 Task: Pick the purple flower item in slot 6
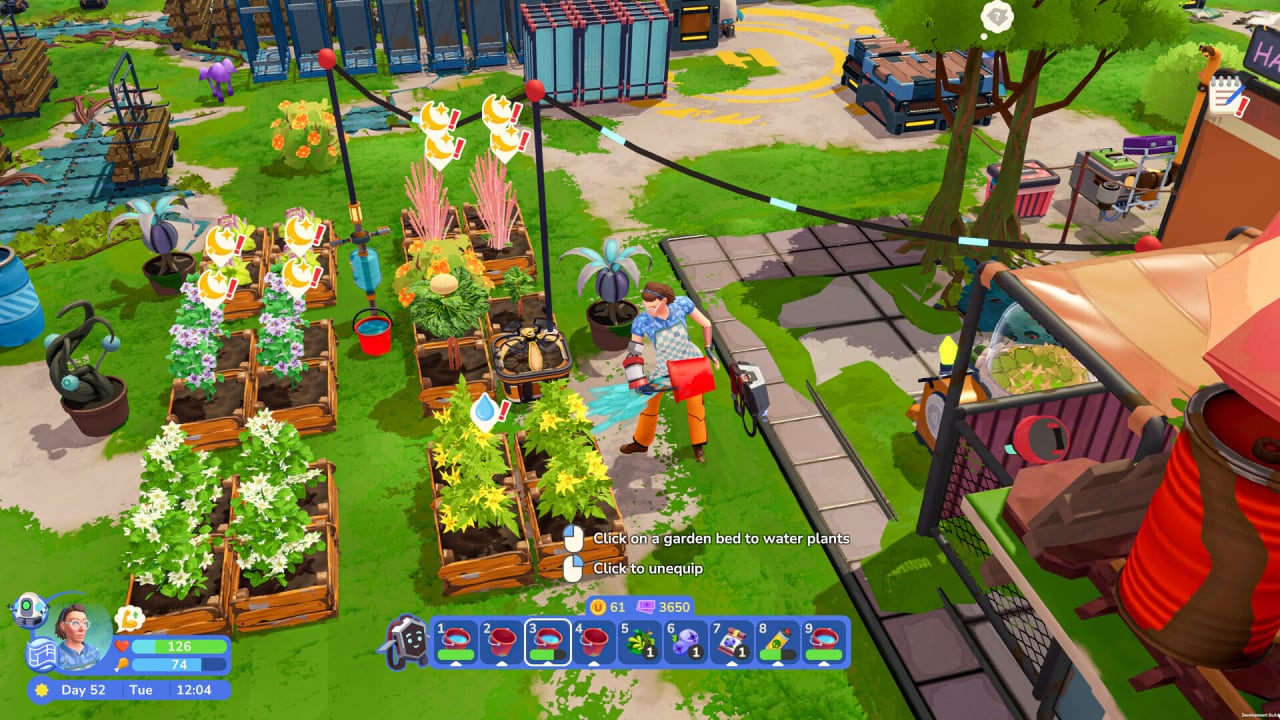(x=686, y=641)
